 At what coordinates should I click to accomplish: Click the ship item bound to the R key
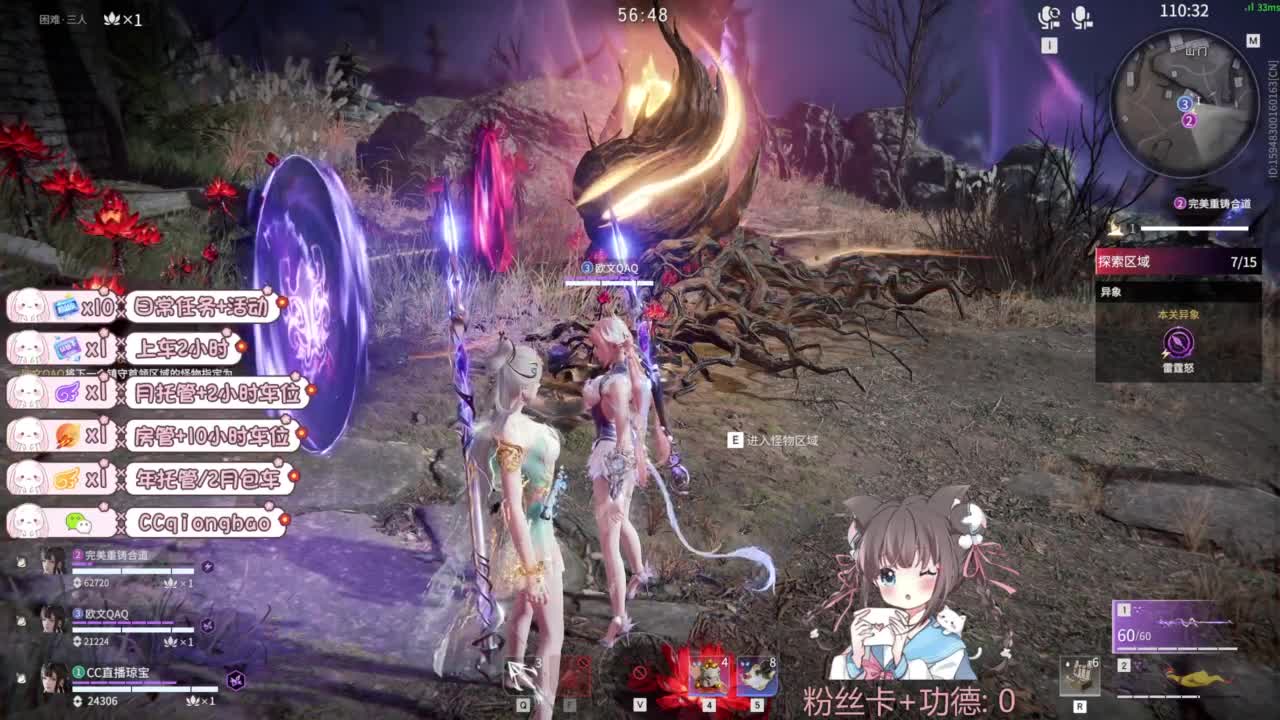(x=1080, y=676)
